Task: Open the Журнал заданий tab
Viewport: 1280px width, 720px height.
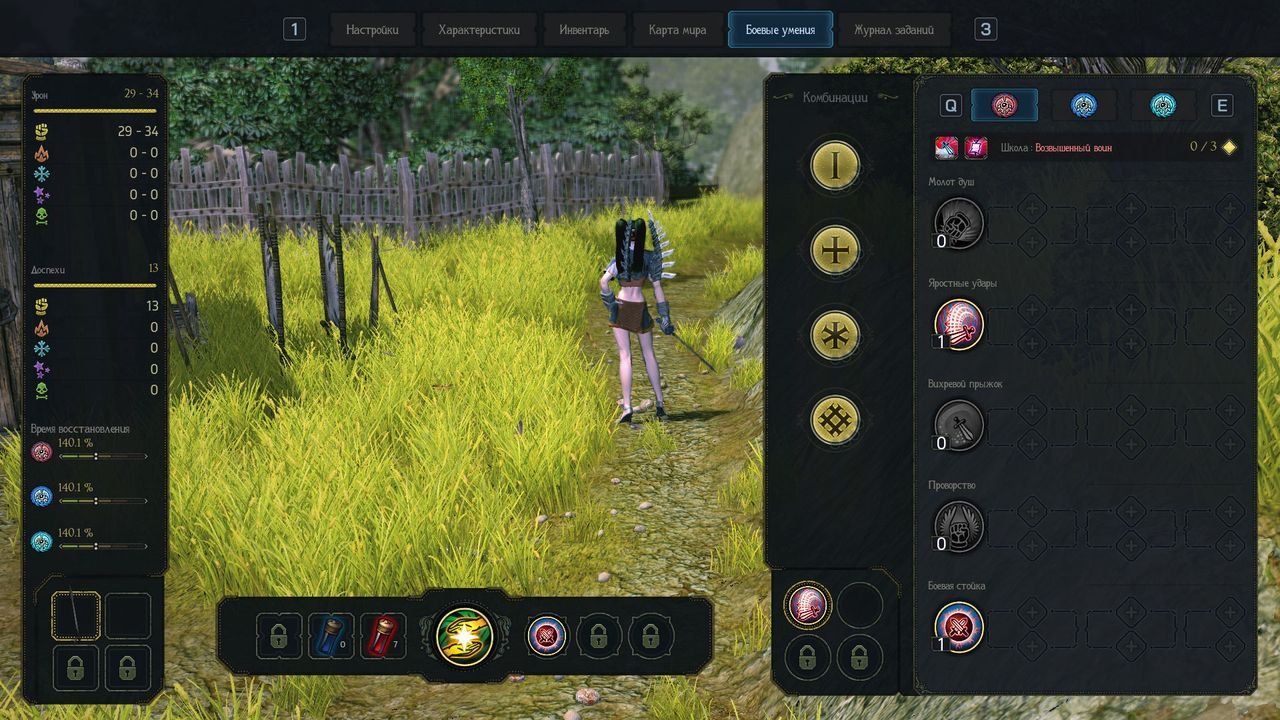Action: click(894, 30)
